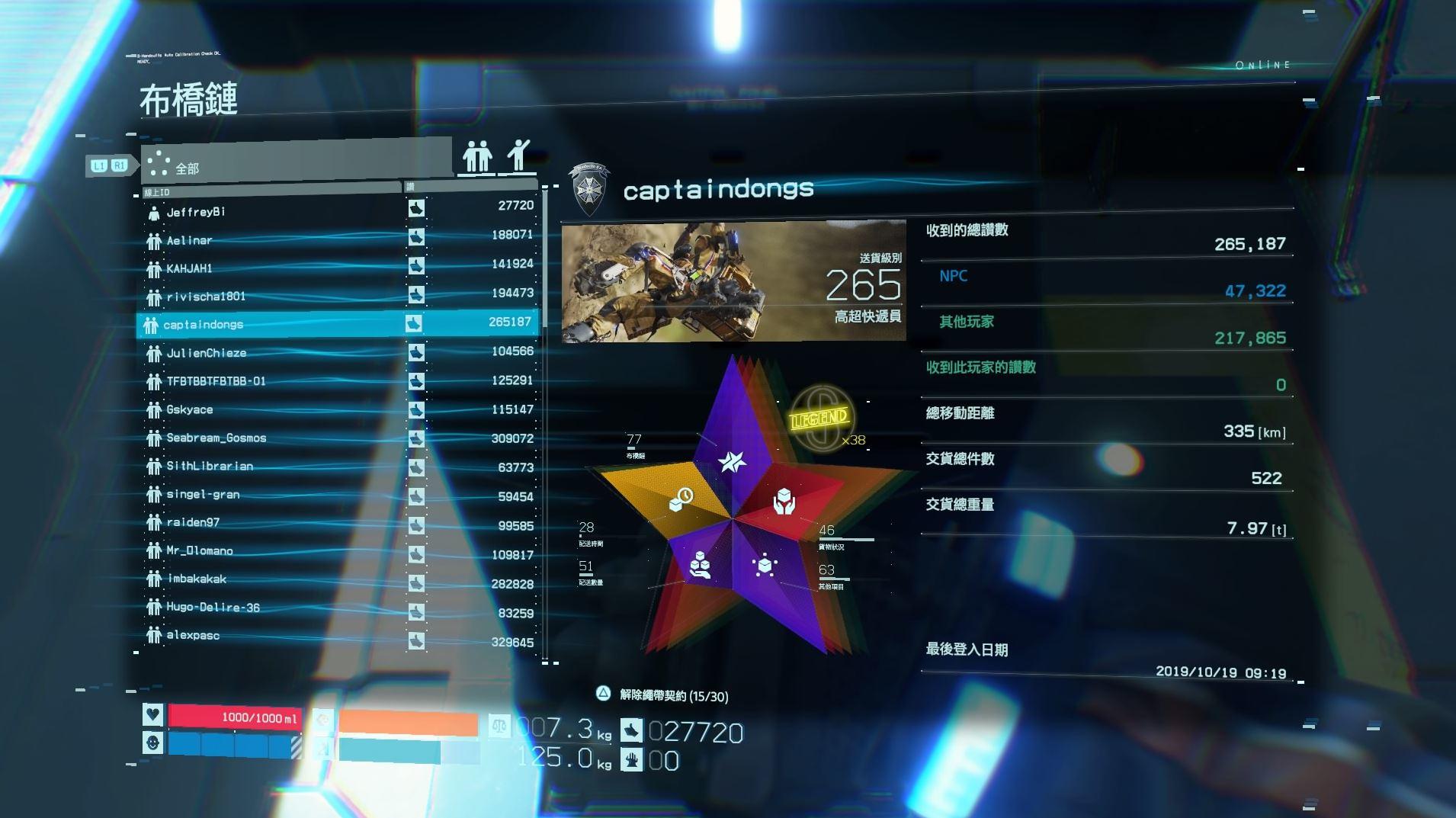
Task: Click the captaindongs delivery rank banner image
Action: [733, 281]
